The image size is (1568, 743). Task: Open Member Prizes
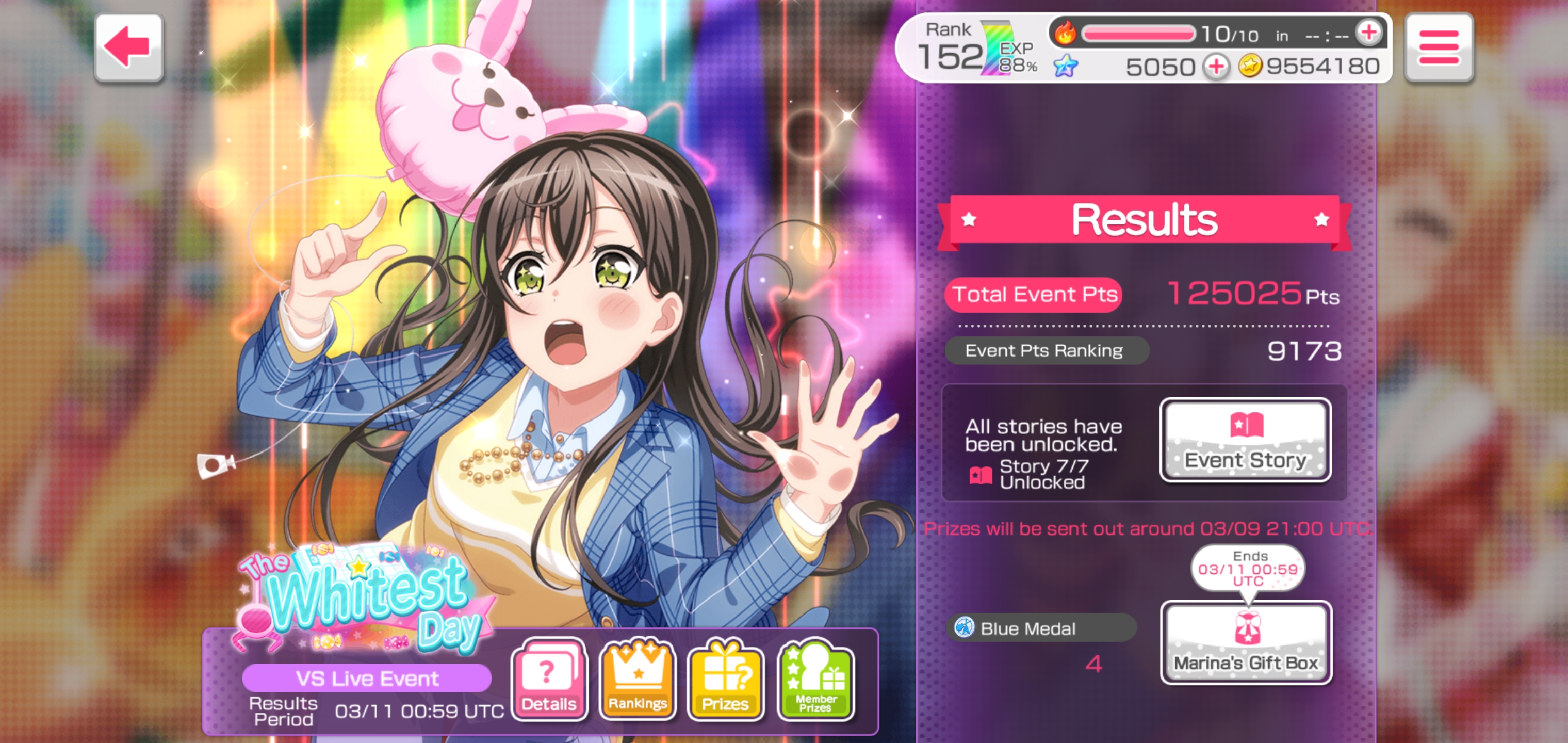[815, 680]
